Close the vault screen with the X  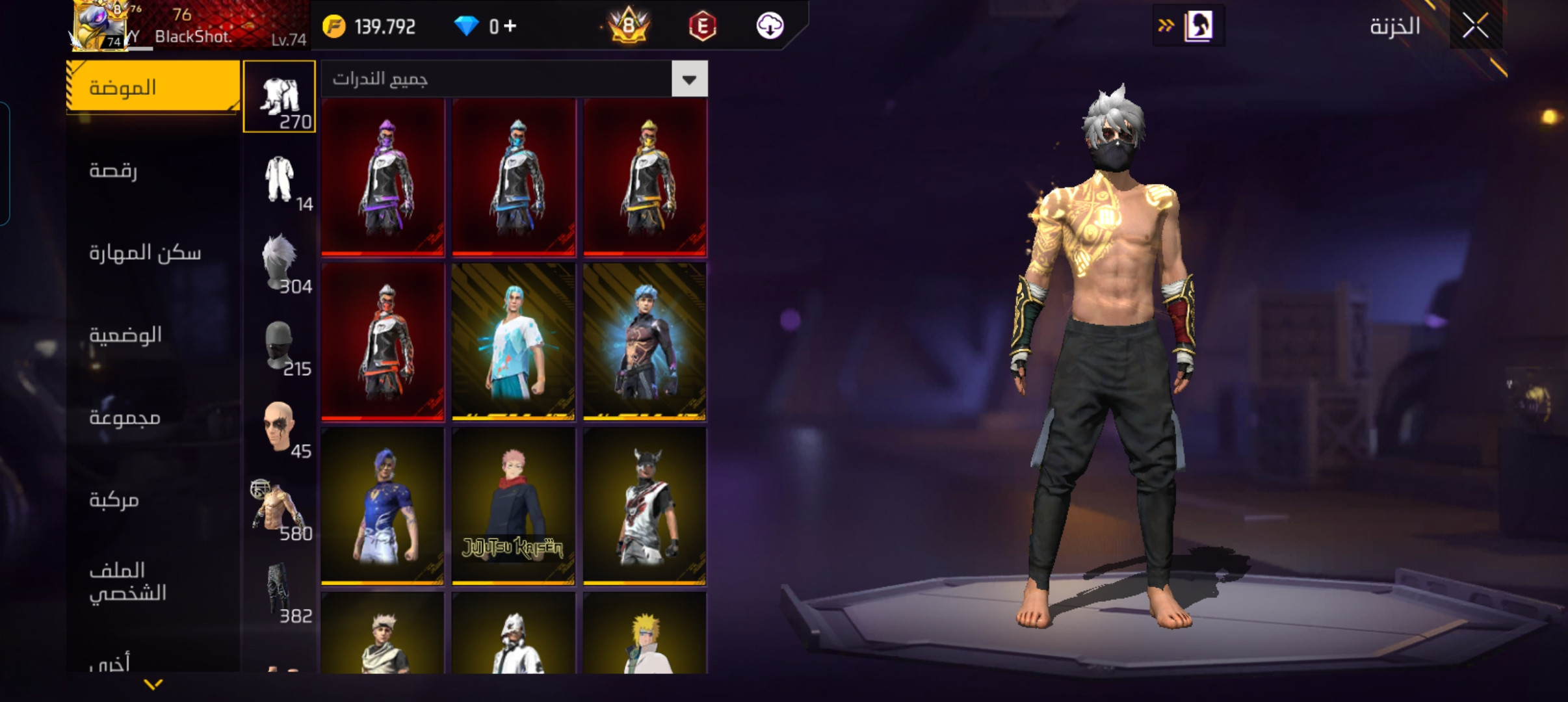point(1475,27)
